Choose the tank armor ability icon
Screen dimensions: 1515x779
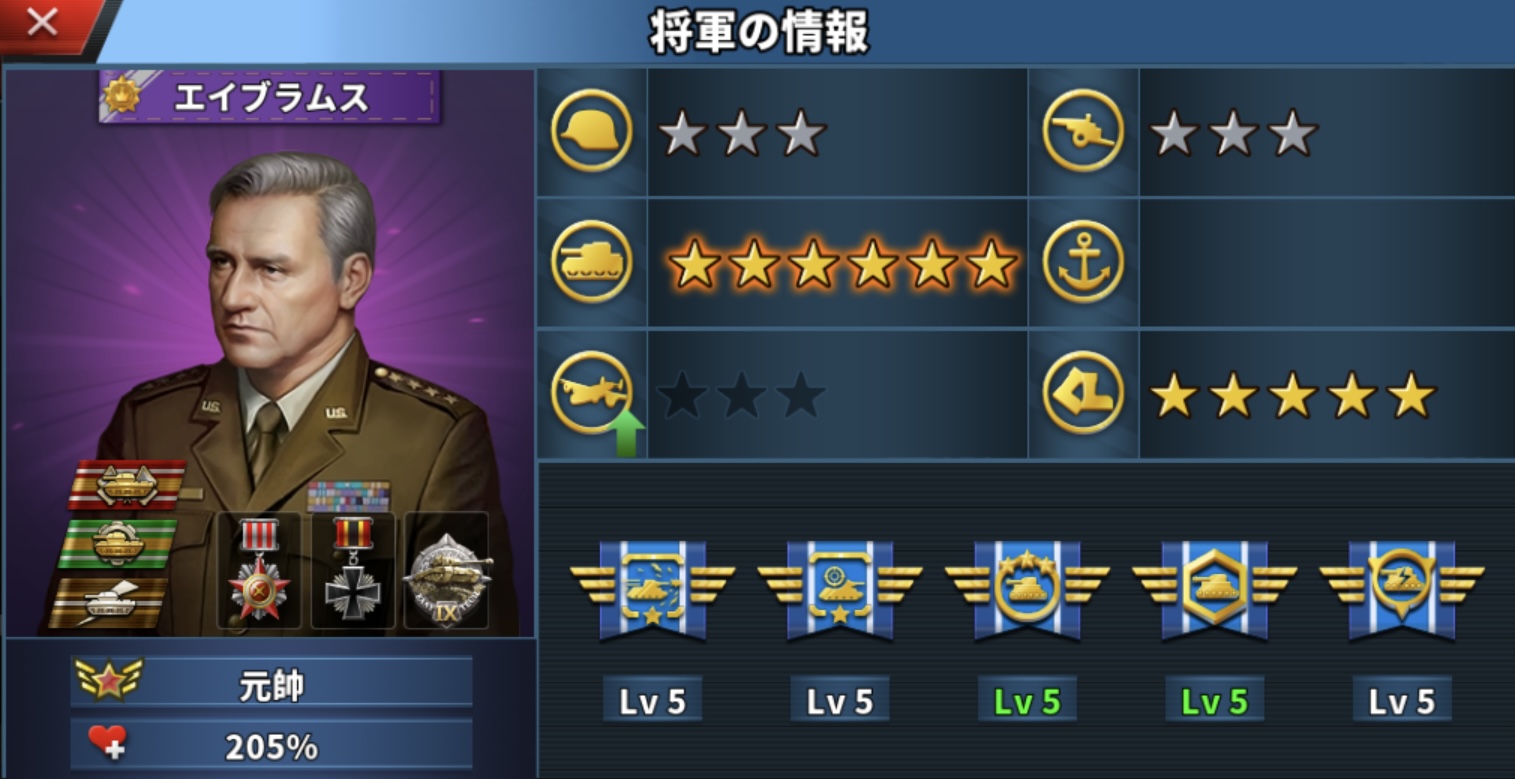tap(591, 262)
